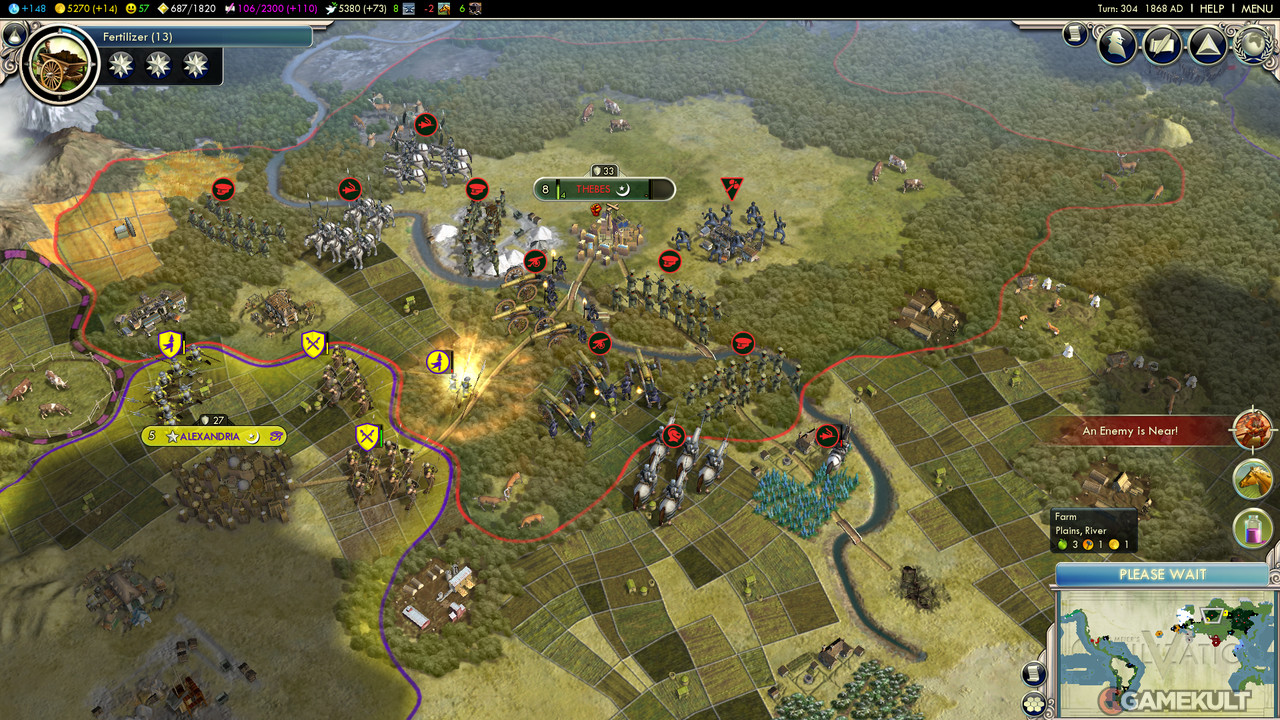Screen dimensions: 1280x720
Task: Open the scroll icon beside the minimap
Action: click(1036, 674)
